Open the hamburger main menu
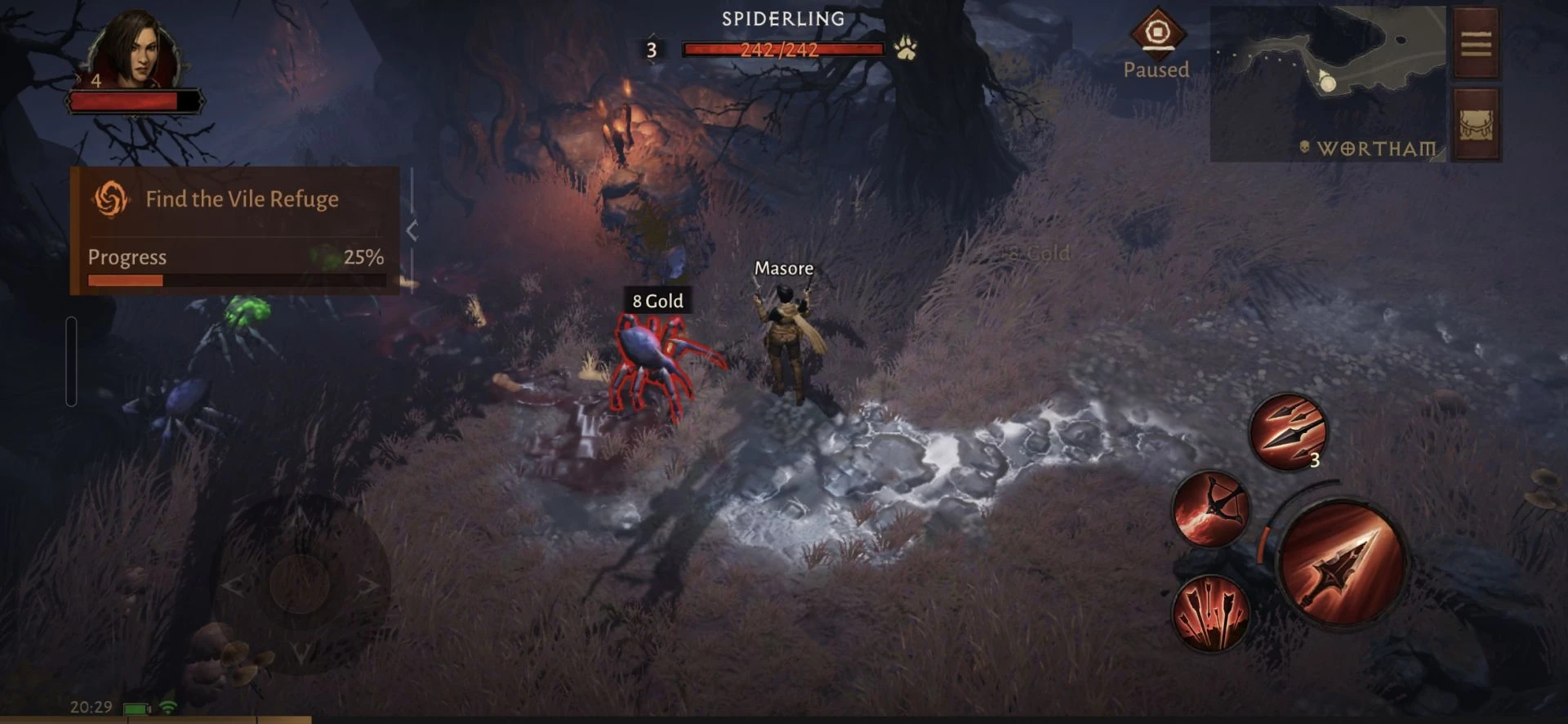The width and height of the screenshot is (1568, 724). pyautogui.click(x=1476, y=43)
